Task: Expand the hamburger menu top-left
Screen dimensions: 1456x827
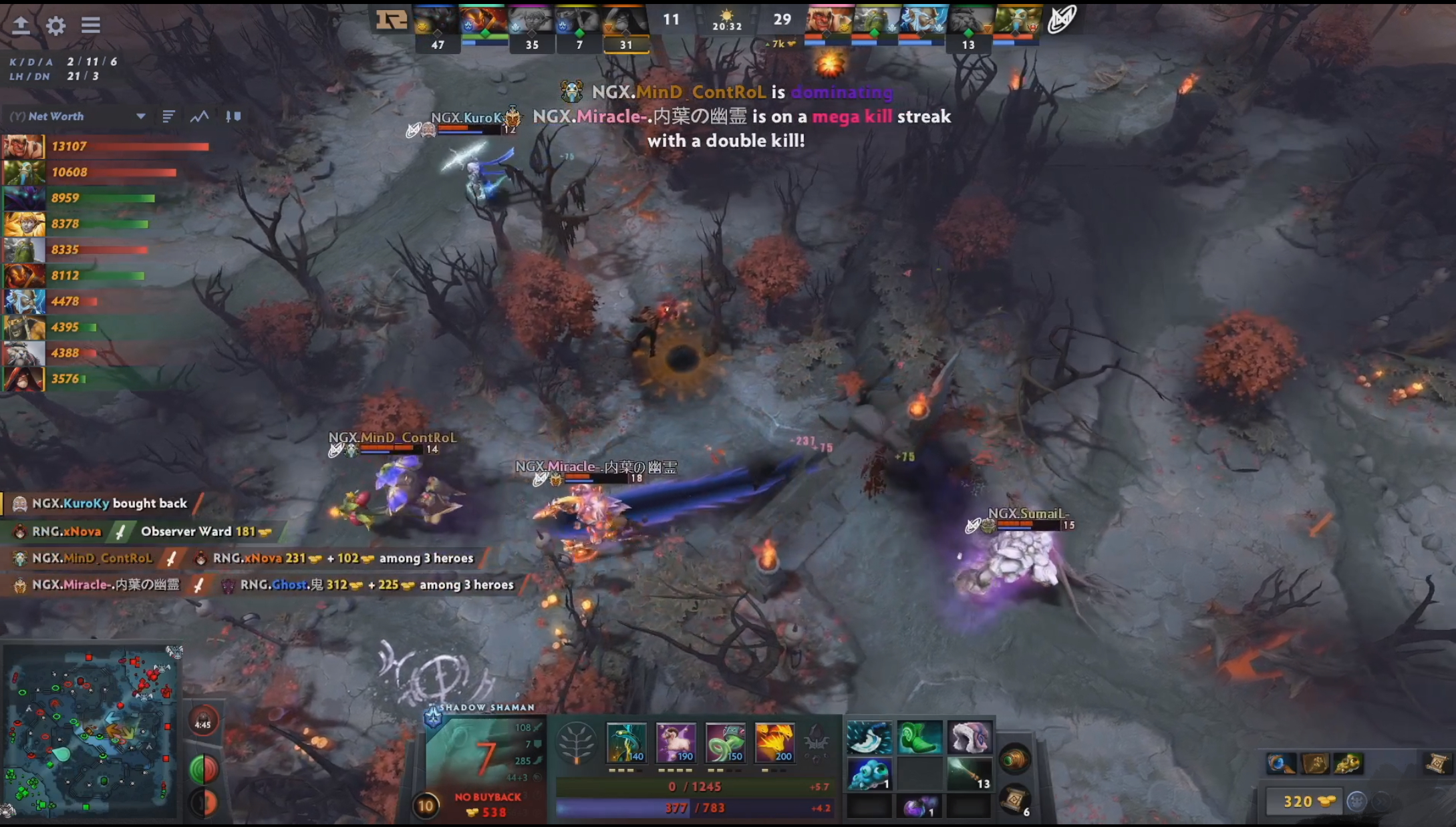Action: pyautogui.click(x=90, y=25)
